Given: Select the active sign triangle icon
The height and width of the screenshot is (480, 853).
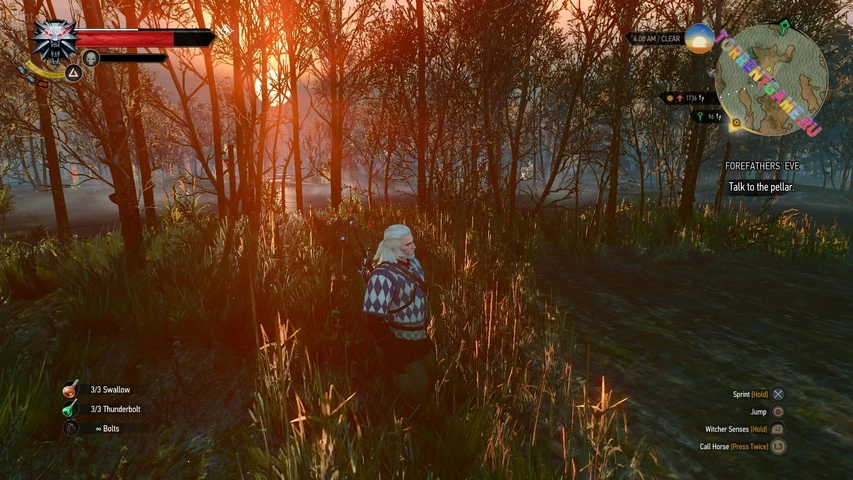Looking at the screenshot, I should click(x=73, y=72).
